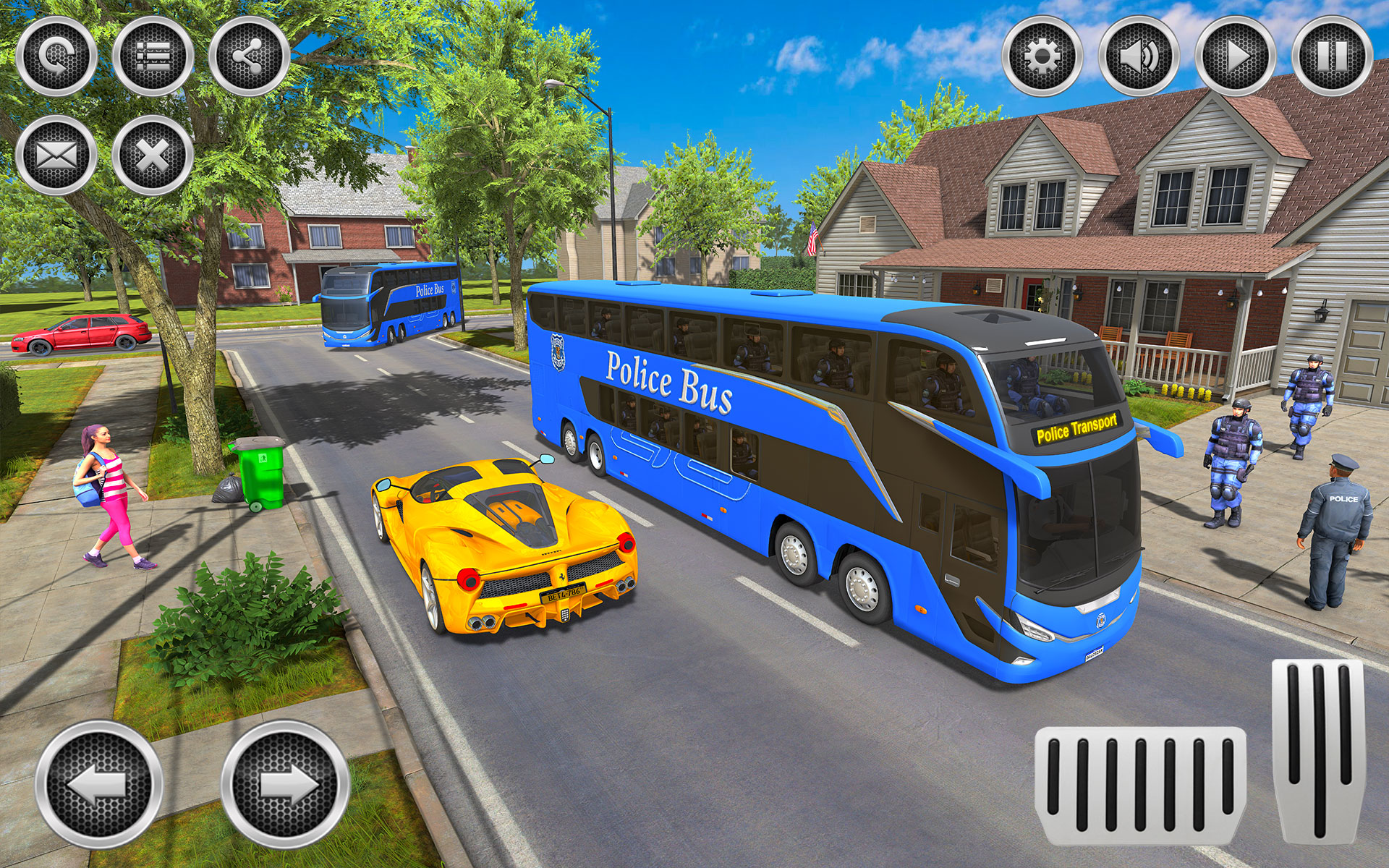Screen dimensions: 1389x868
Task: Close using the round X button
Action: point(153,155)
